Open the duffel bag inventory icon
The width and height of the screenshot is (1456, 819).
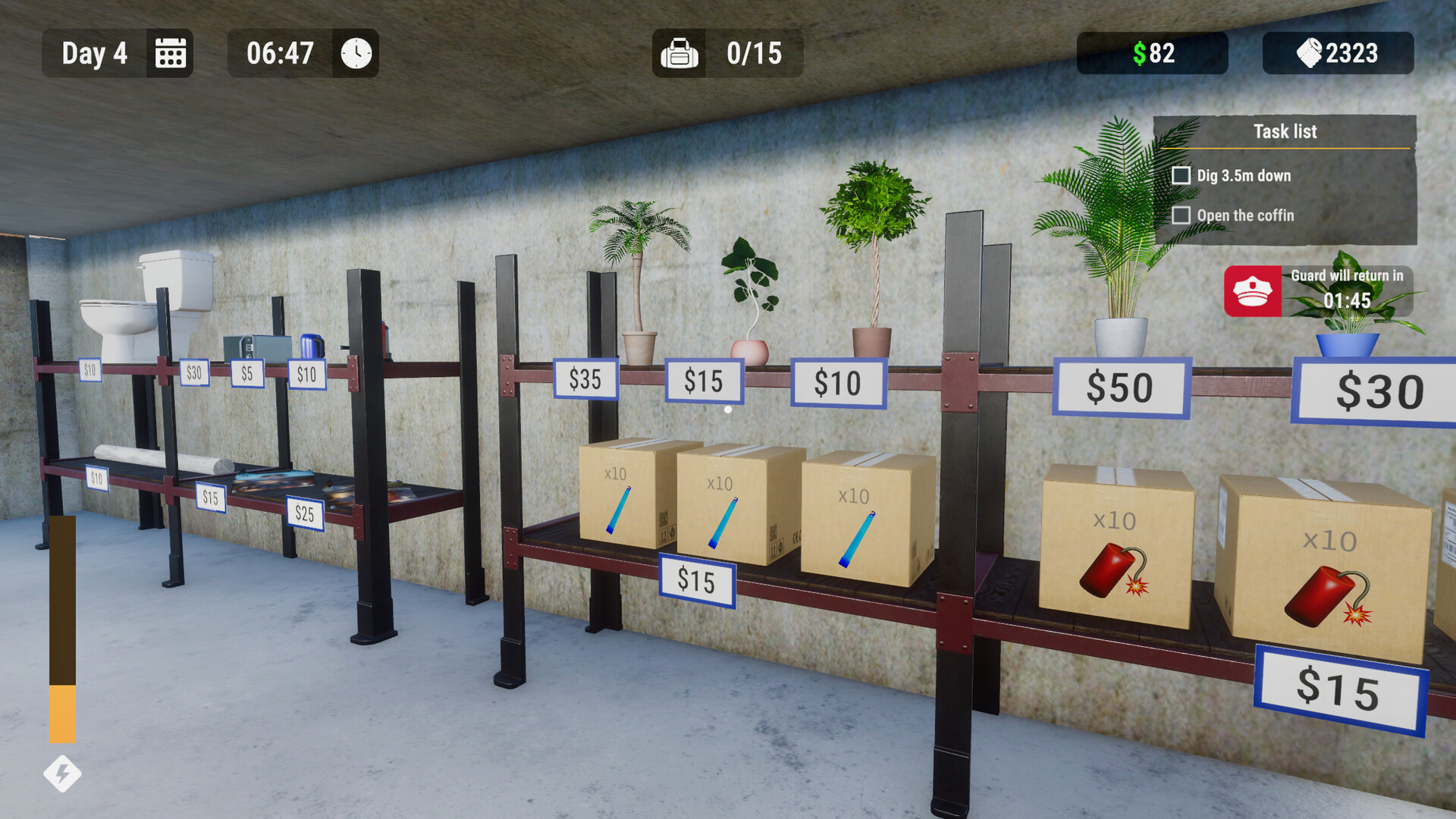679,53
